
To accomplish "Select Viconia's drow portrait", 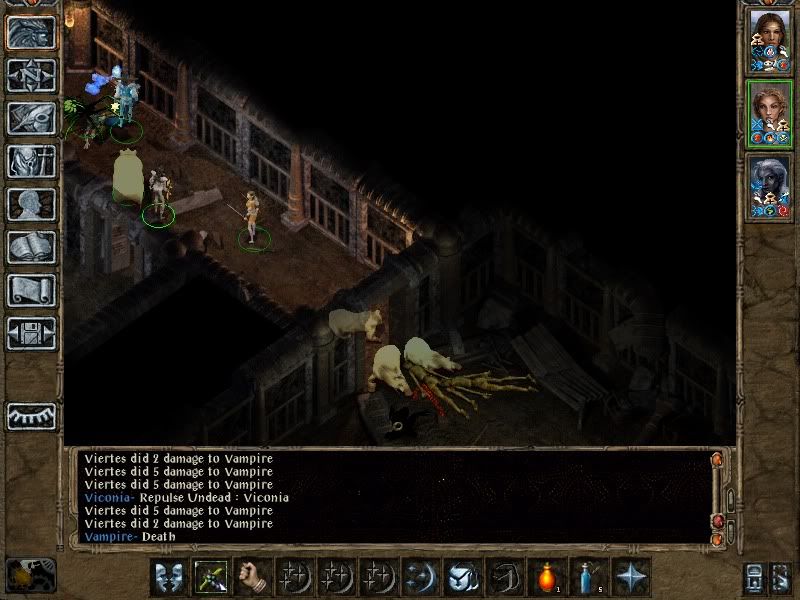I will coord(769,186).
